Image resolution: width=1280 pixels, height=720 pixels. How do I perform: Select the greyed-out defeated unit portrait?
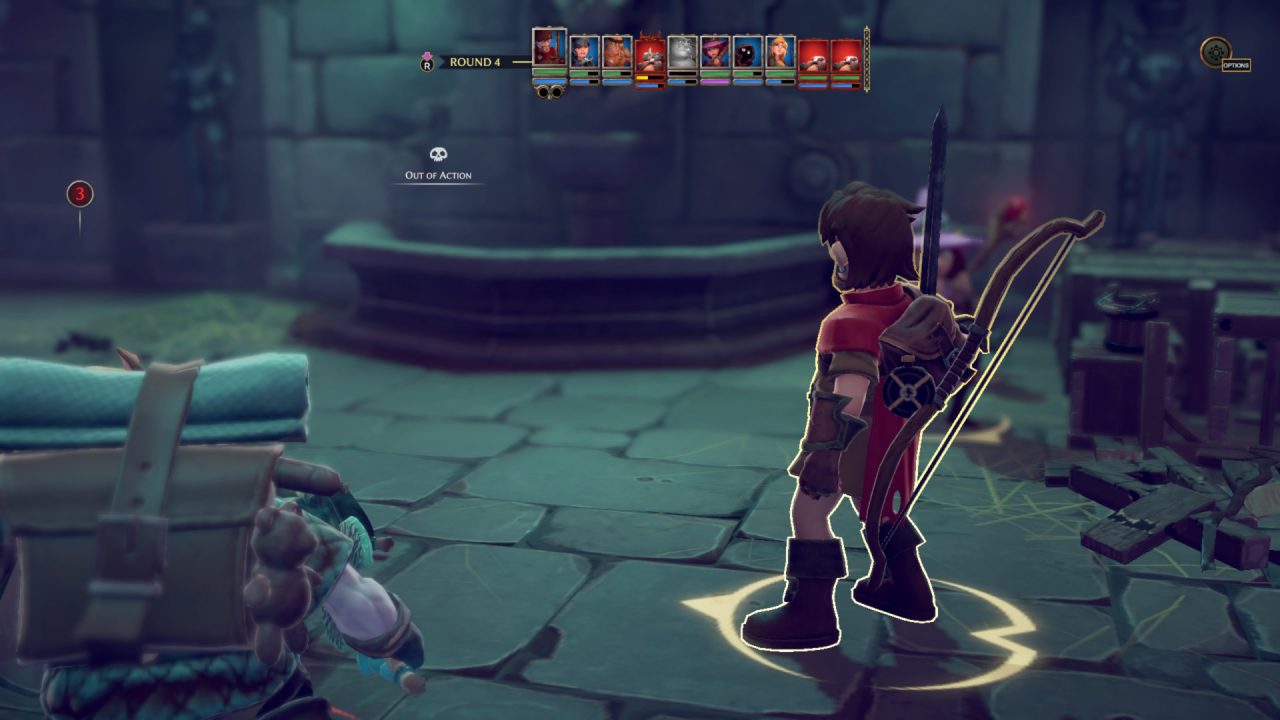pos(682,52)
